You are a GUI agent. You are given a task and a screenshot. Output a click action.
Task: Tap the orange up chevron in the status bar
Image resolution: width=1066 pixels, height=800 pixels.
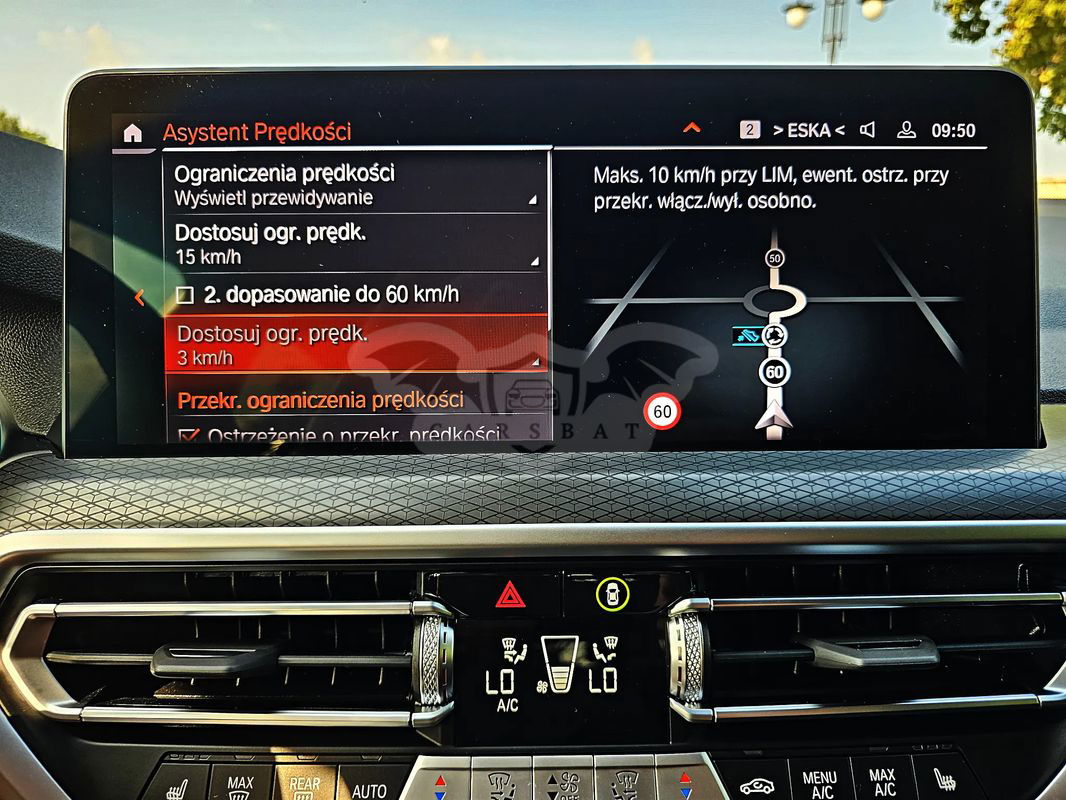coord(691,128)
